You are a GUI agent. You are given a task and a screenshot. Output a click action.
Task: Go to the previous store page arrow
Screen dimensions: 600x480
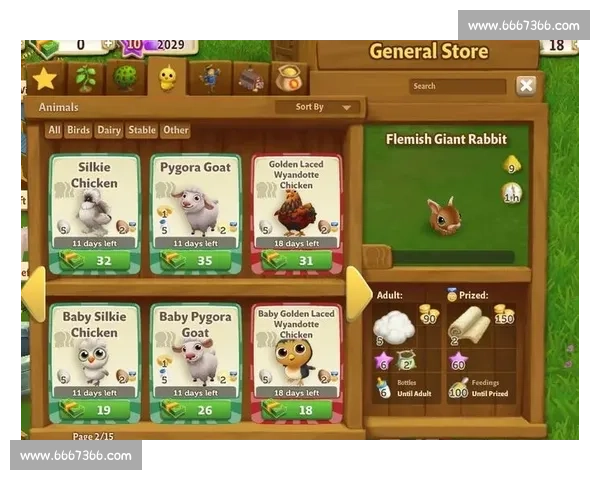tap(33, 292)
